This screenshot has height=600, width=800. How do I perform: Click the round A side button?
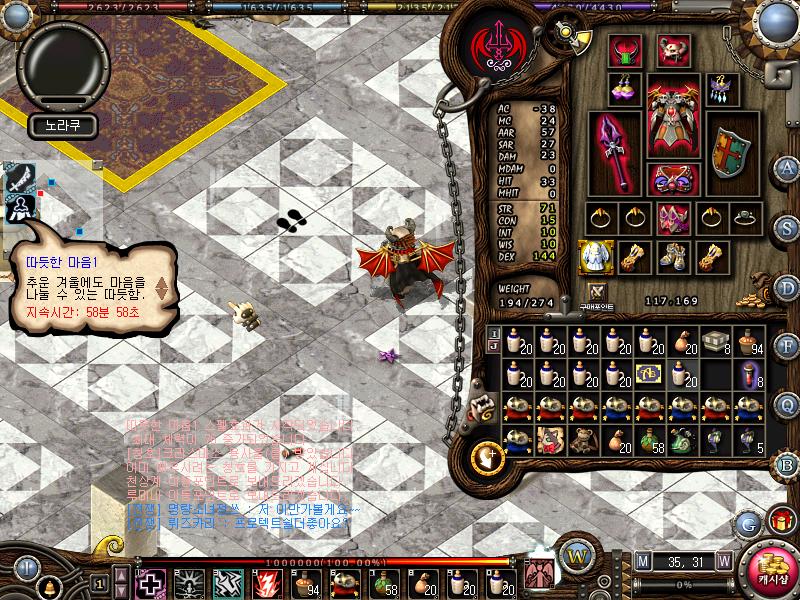(787, 168)
